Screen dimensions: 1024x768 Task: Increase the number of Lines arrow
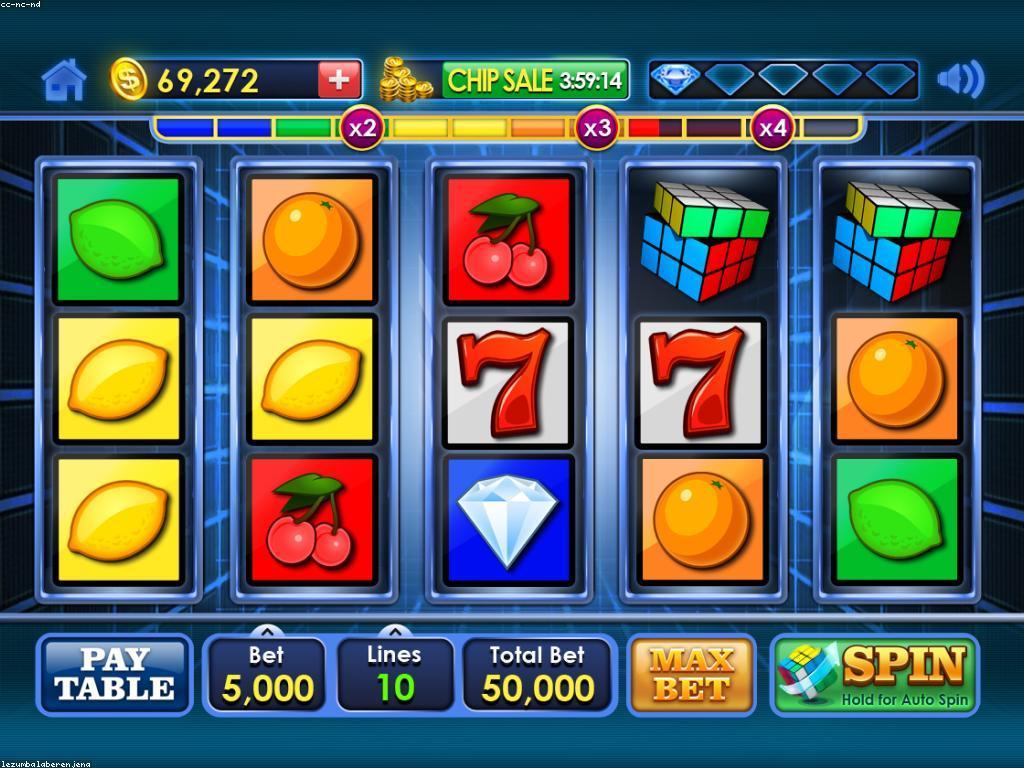click(395, 632)
